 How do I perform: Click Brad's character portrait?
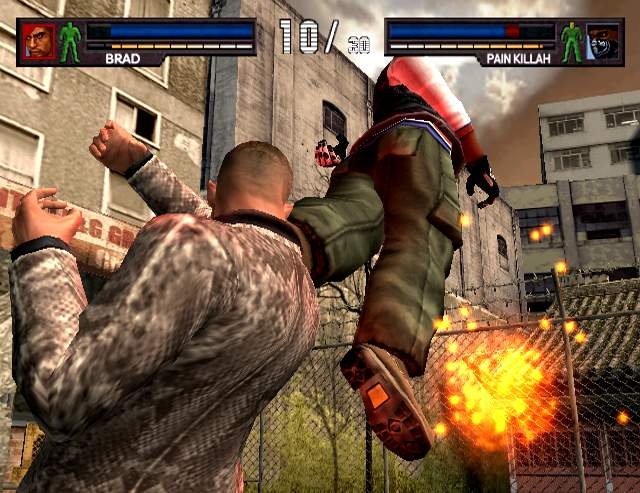coord(38,41)
